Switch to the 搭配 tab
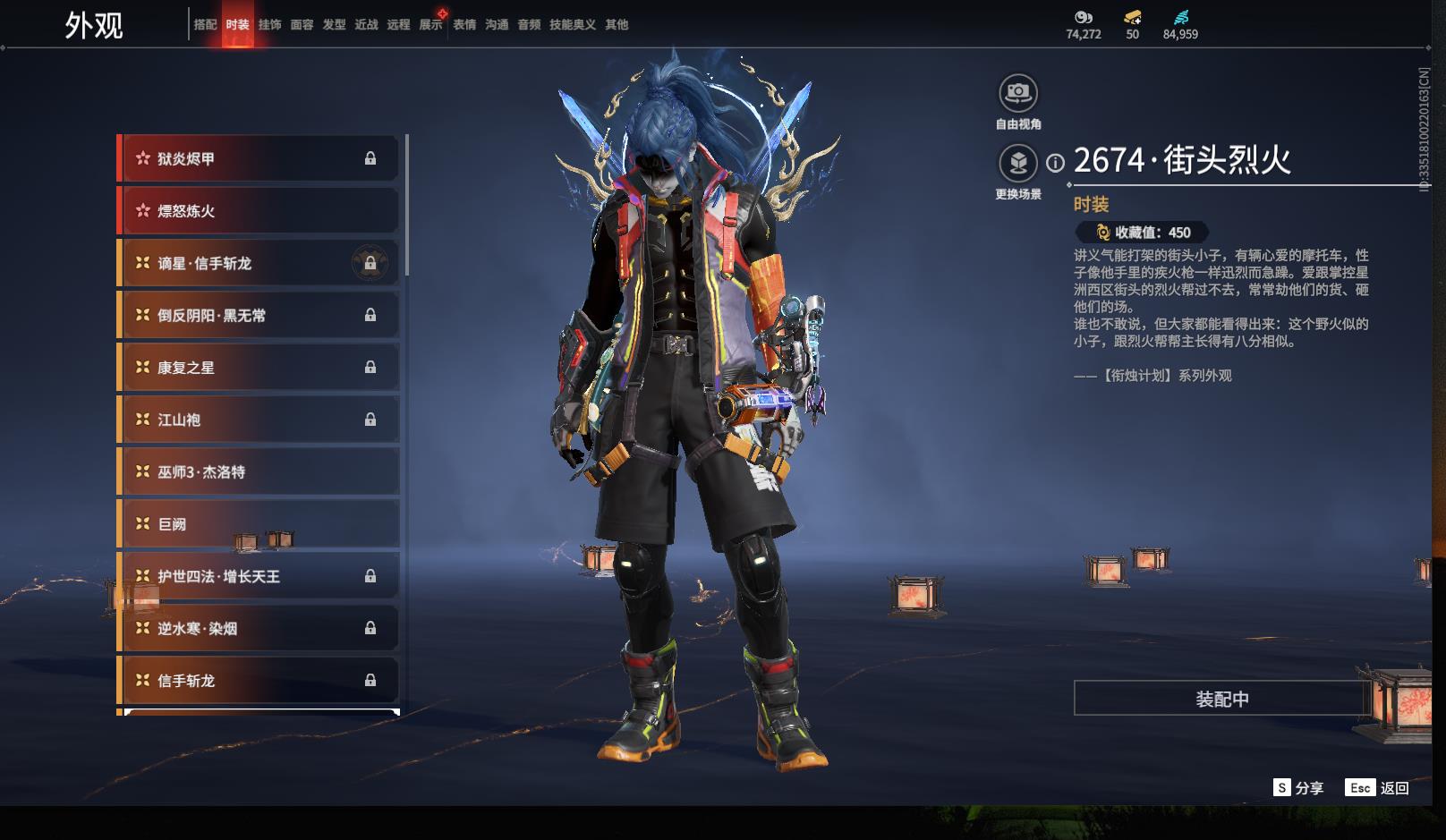The image size is (1446, 840). (205, 25)
